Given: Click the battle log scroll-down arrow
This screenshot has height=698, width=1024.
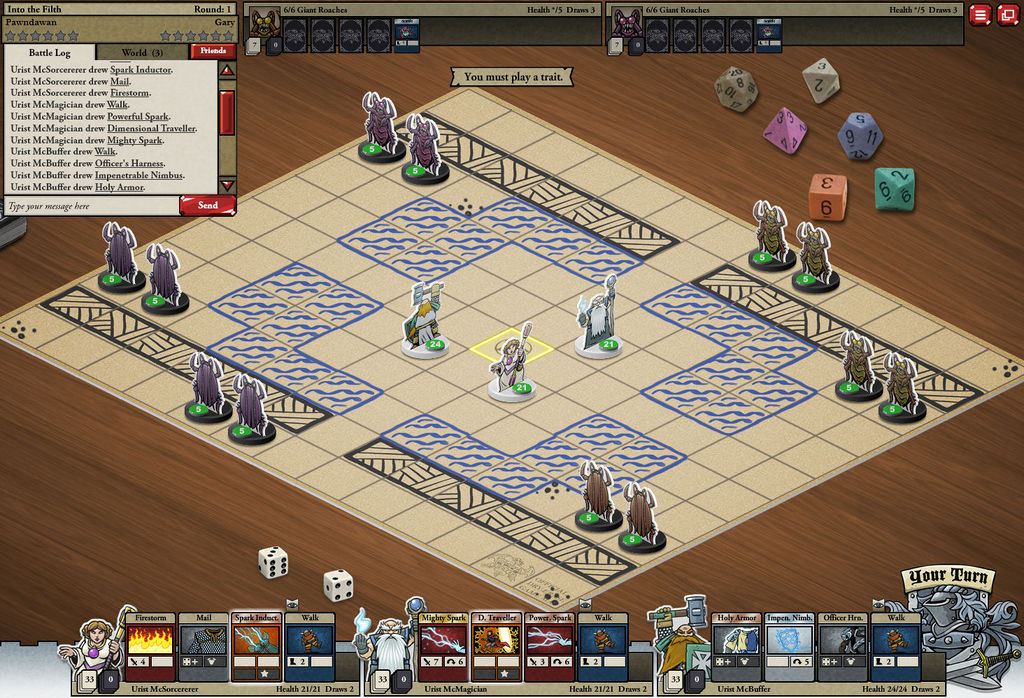Looking at the screenshot, I should coord(227,185).
